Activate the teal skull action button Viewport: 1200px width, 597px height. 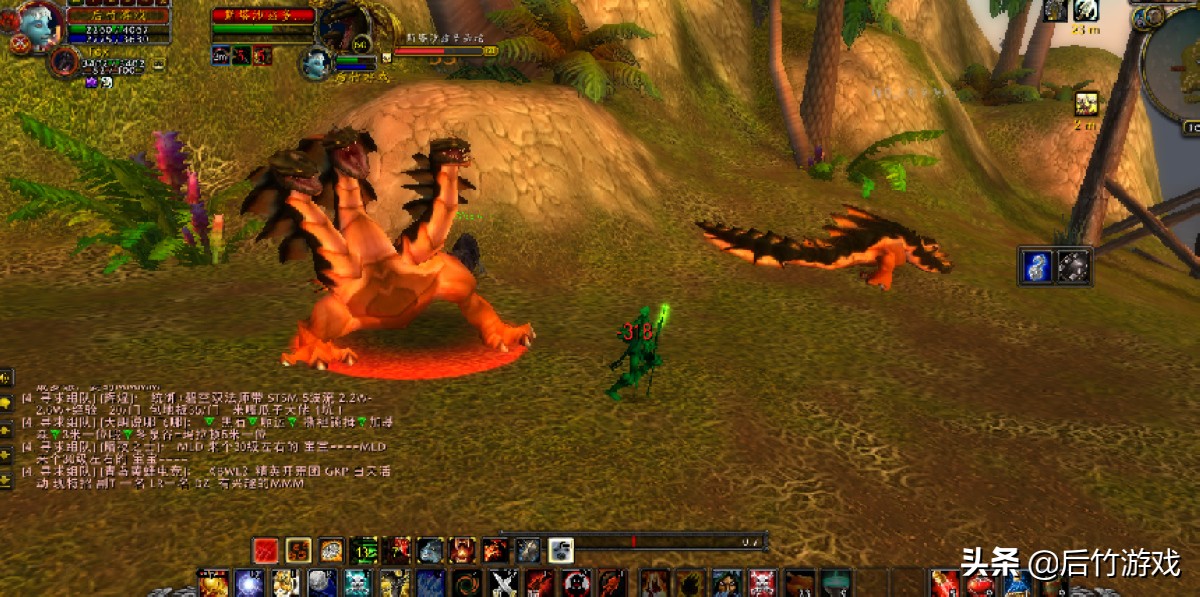[357, 583]
